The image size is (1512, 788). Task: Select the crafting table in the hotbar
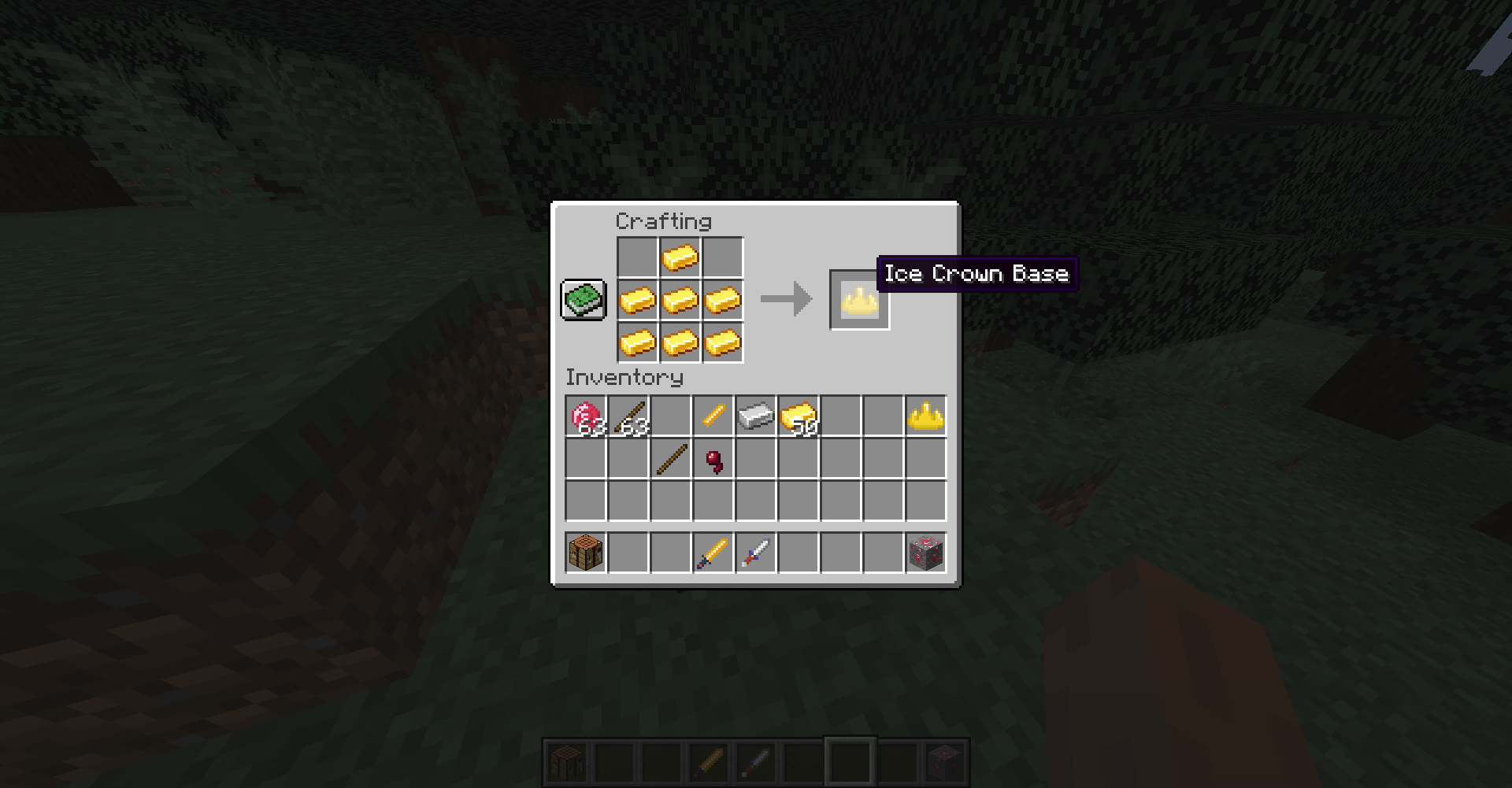coord(567,760)
